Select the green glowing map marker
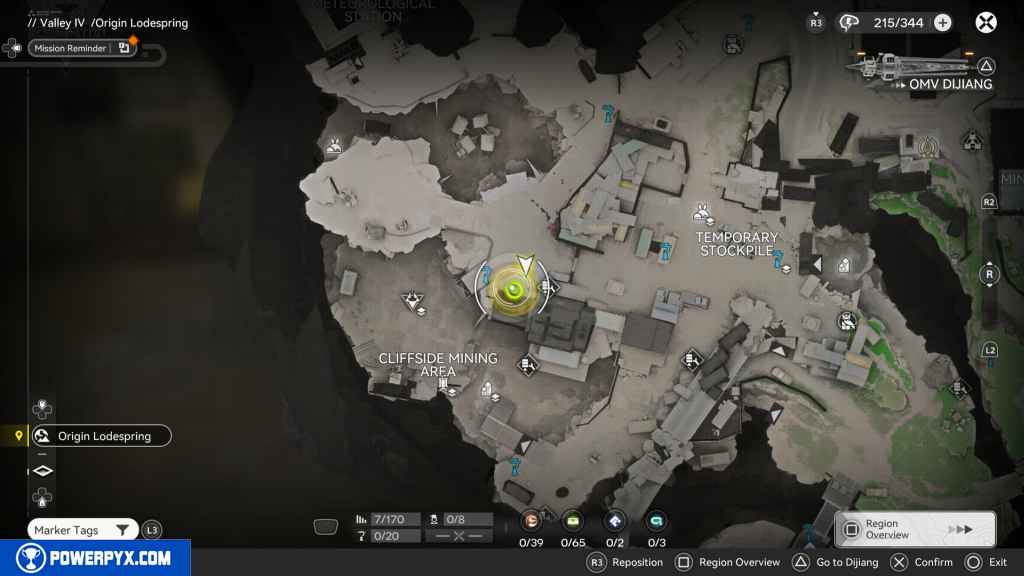 [x=513, y=291]
